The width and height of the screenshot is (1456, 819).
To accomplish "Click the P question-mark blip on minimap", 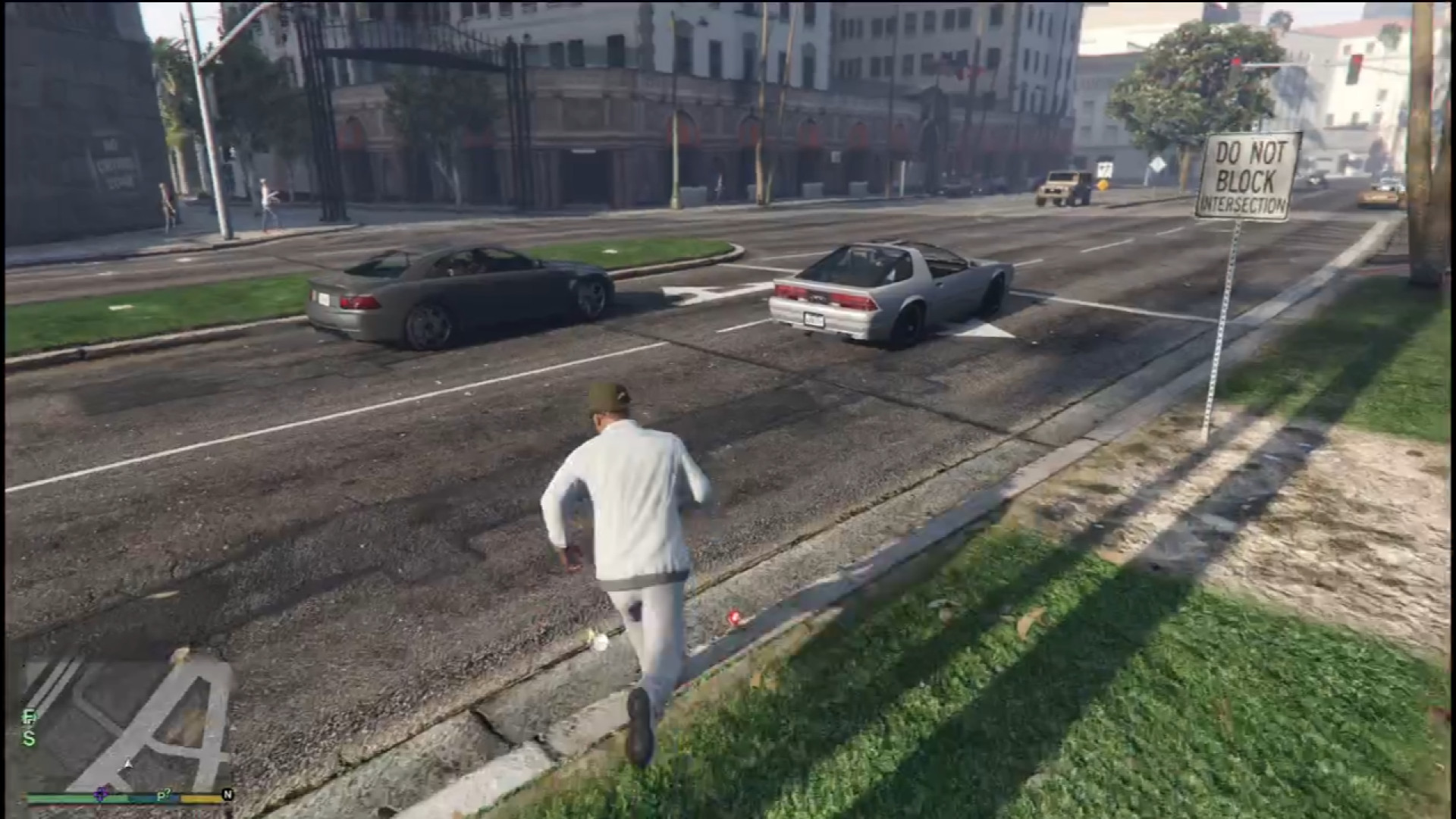I will coord(163,795).
